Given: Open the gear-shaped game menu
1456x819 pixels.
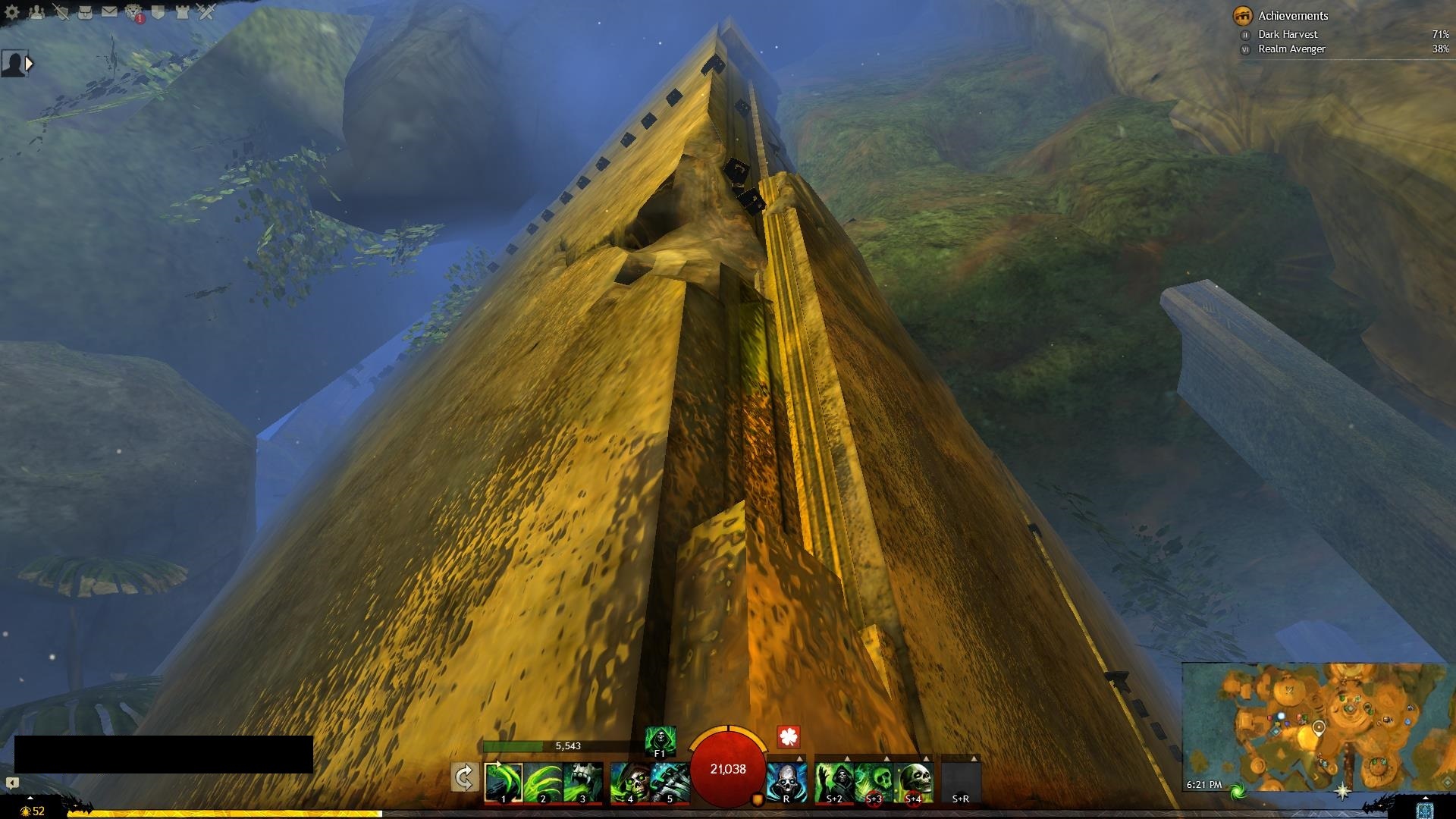Looking at the screenshot, I should click(x=12, y=12).
